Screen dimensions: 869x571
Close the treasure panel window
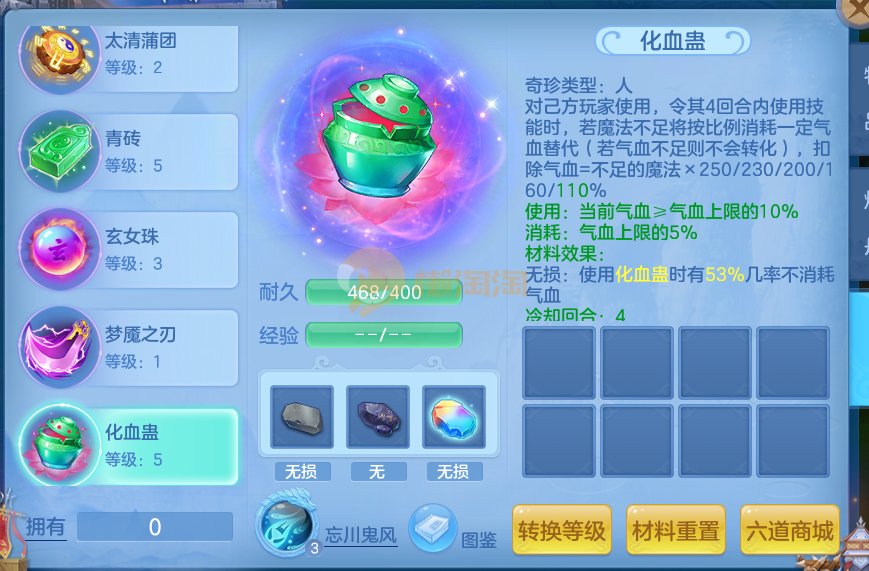(x=857, y=8)
